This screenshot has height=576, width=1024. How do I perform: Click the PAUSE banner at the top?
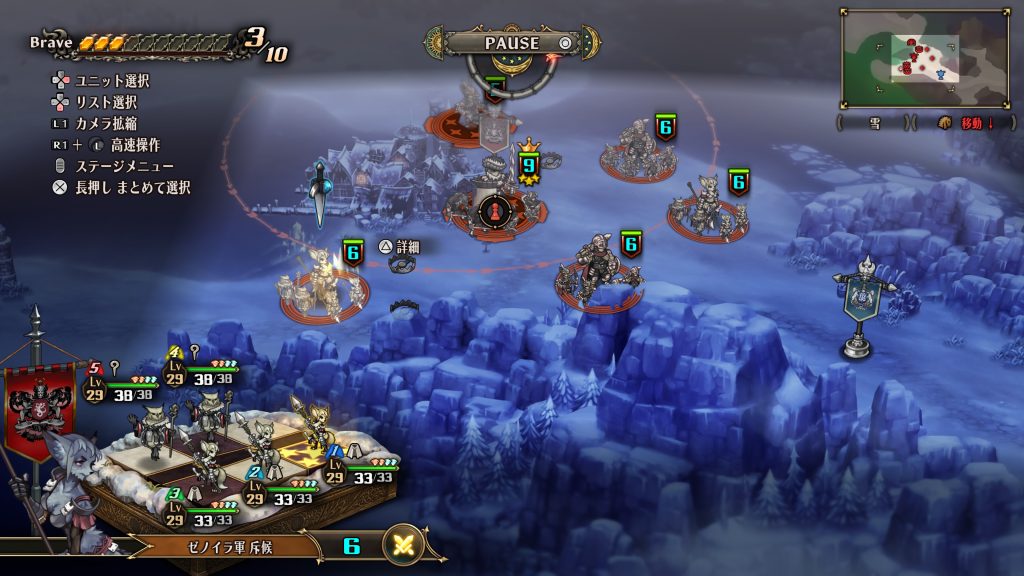click(x=511, y=43)
